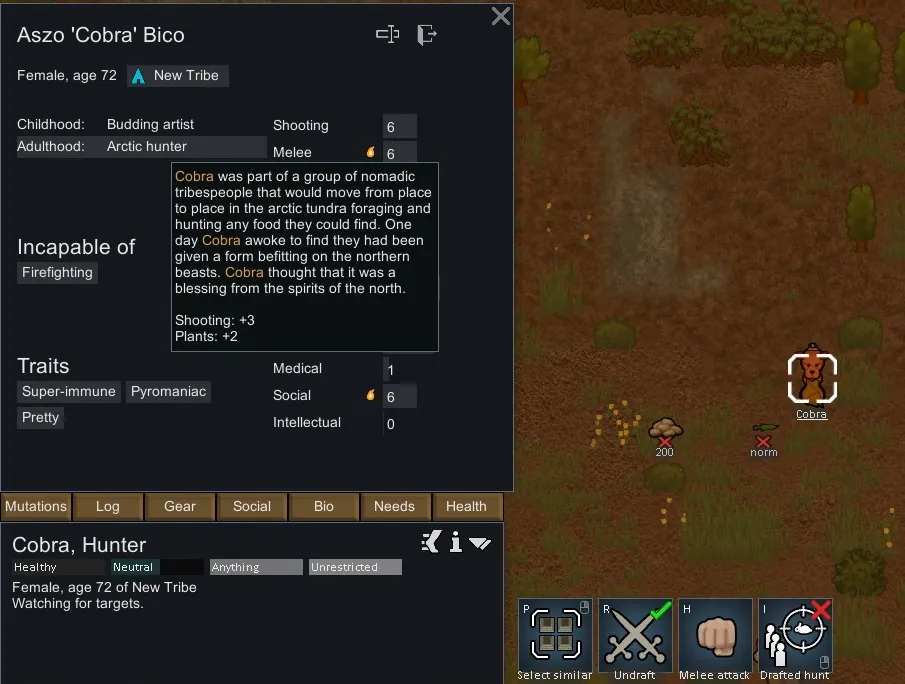
Task: Open the Gear tab
Action: click(180, 506)
